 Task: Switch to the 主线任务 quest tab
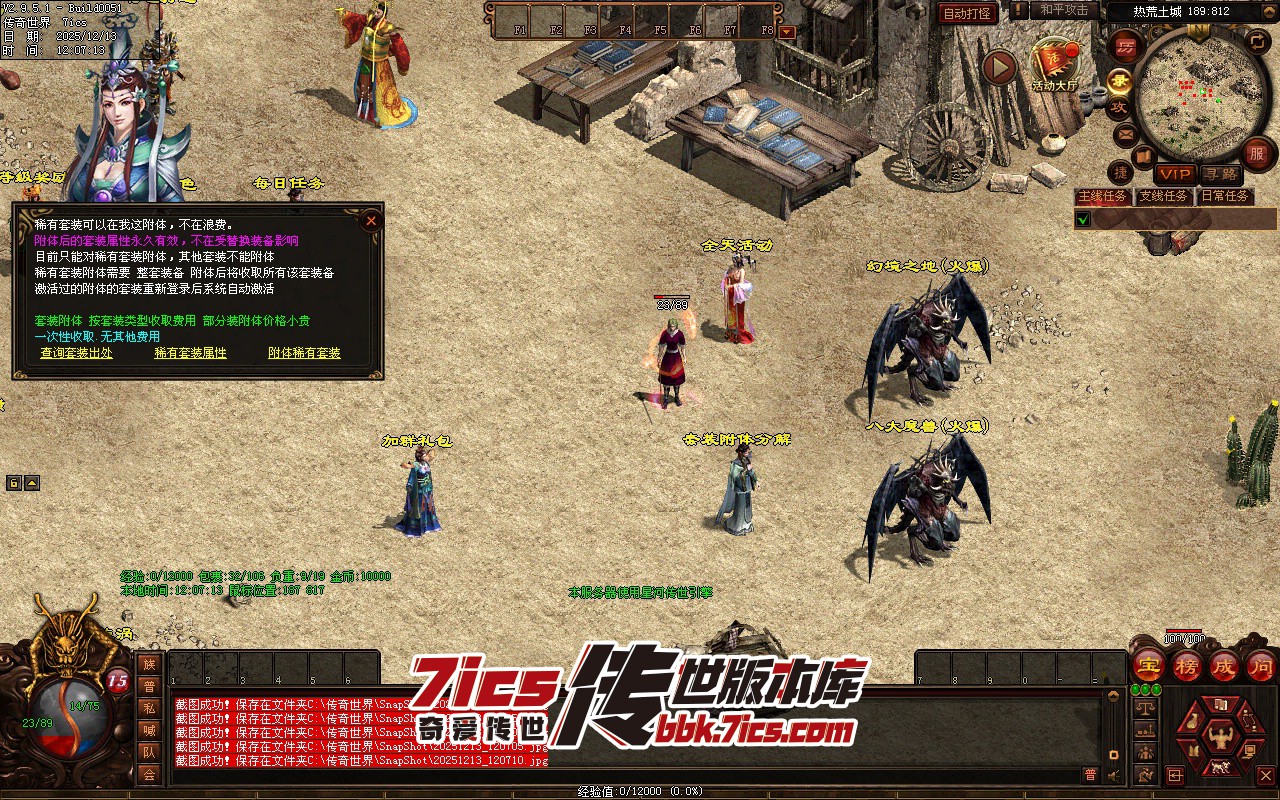pyautogui.click(x=1102, y=196)
